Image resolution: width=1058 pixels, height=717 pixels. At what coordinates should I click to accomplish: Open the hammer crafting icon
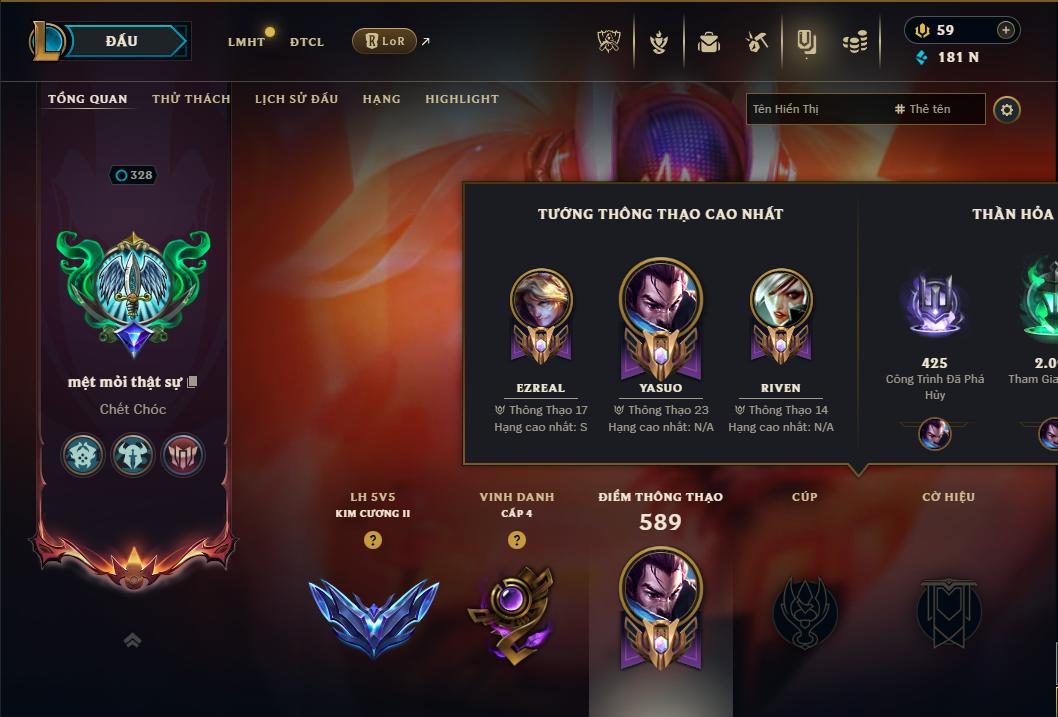point(757,42)
